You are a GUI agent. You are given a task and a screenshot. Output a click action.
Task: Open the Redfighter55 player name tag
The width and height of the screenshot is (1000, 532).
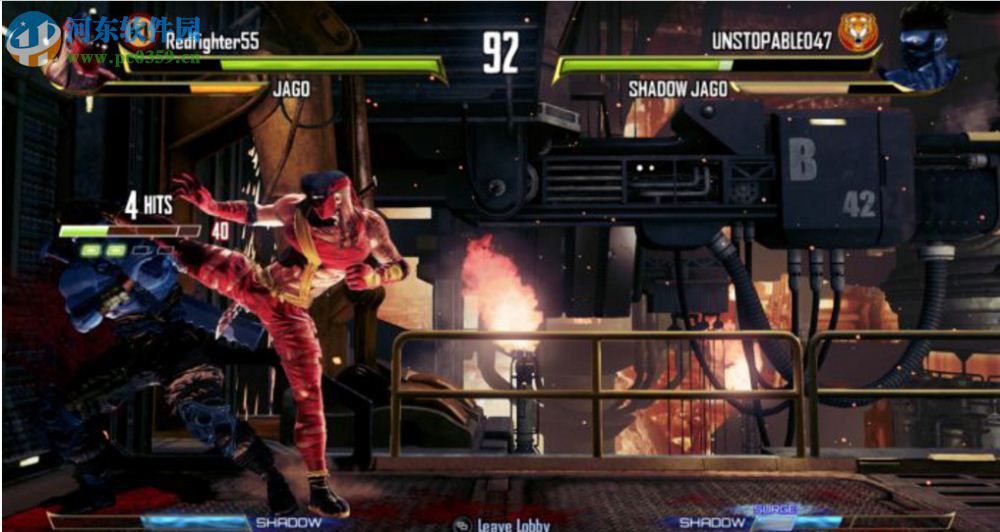[x=212, y=41]
